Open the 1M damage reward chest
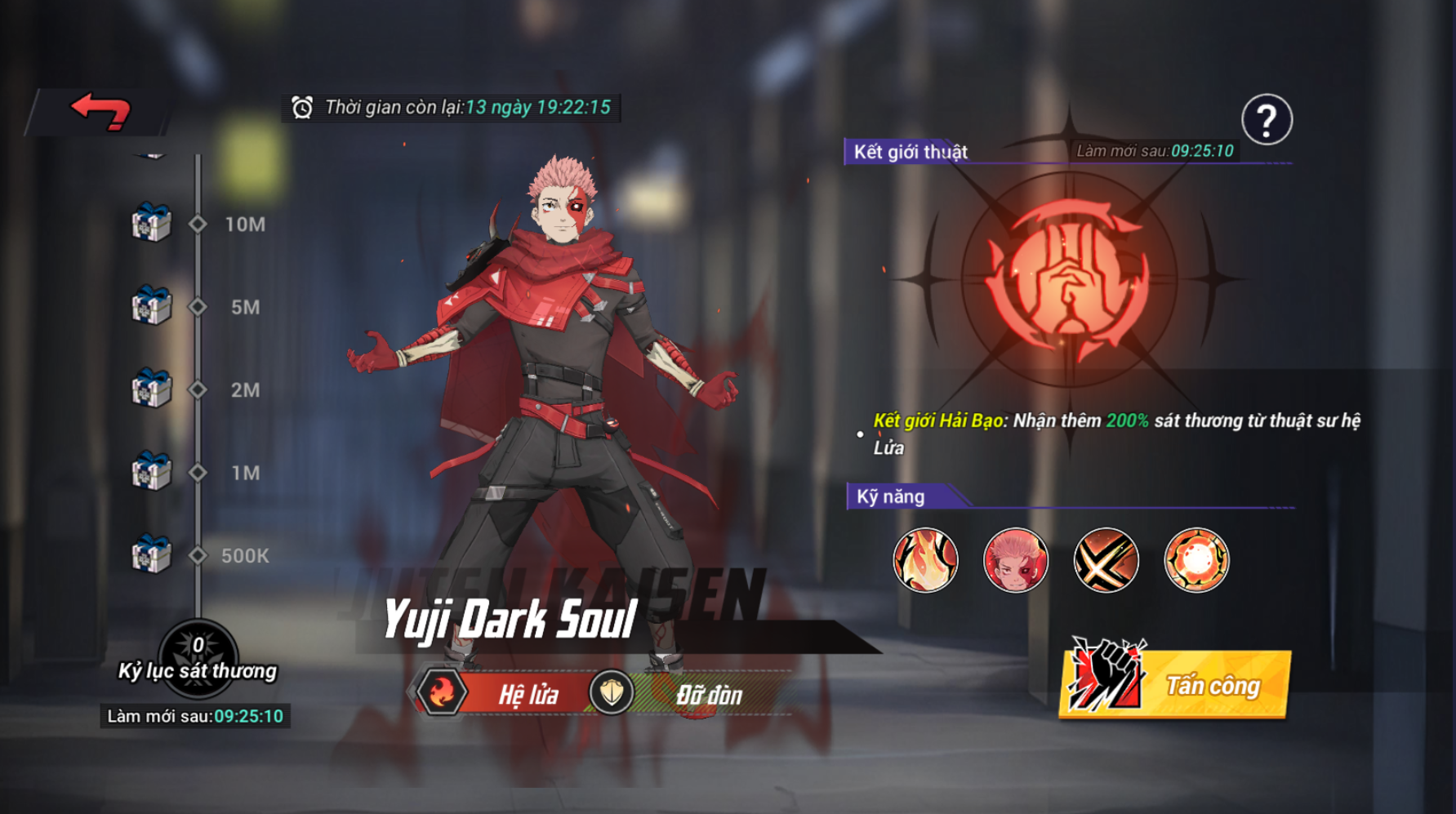Screen dimensions: 1456x814 click(x=152, y=472)
